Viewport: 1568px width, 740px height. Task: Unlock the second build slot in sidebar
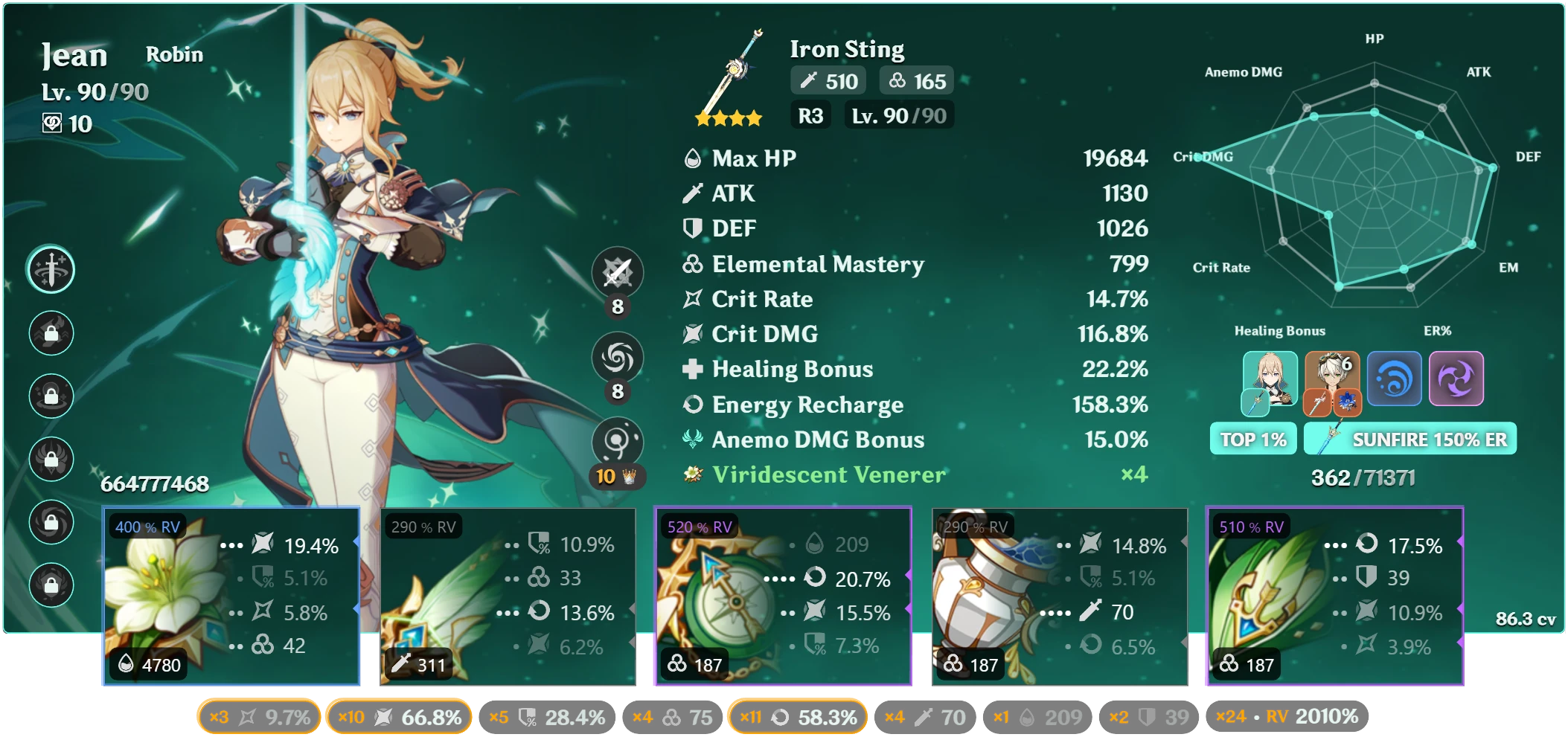pyautogui.click(x=51, y=332)
